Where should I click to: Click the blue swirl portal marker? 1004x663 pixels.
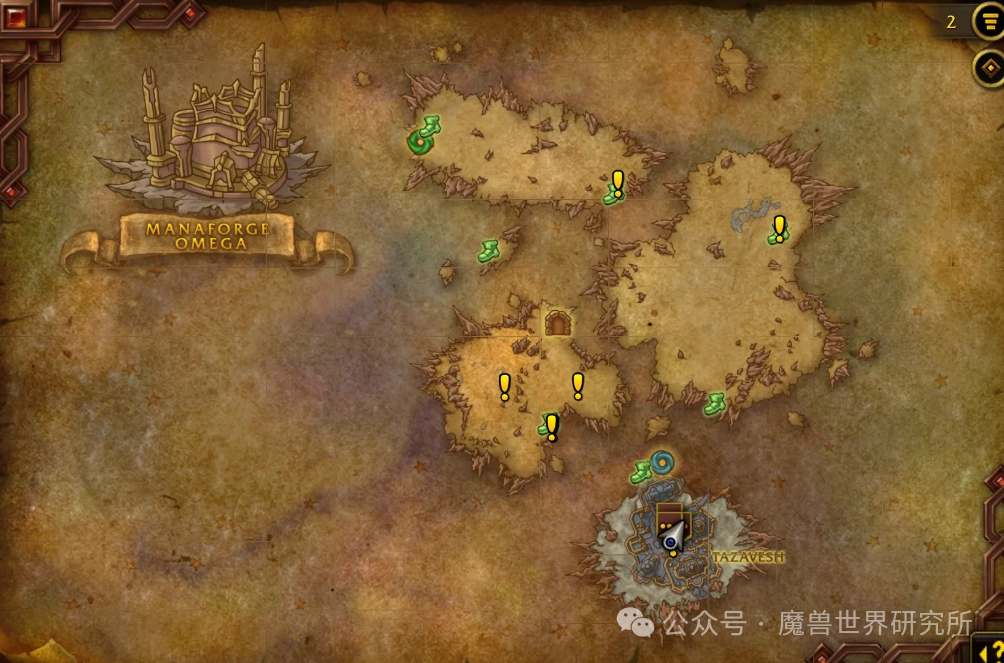(662, 462)
